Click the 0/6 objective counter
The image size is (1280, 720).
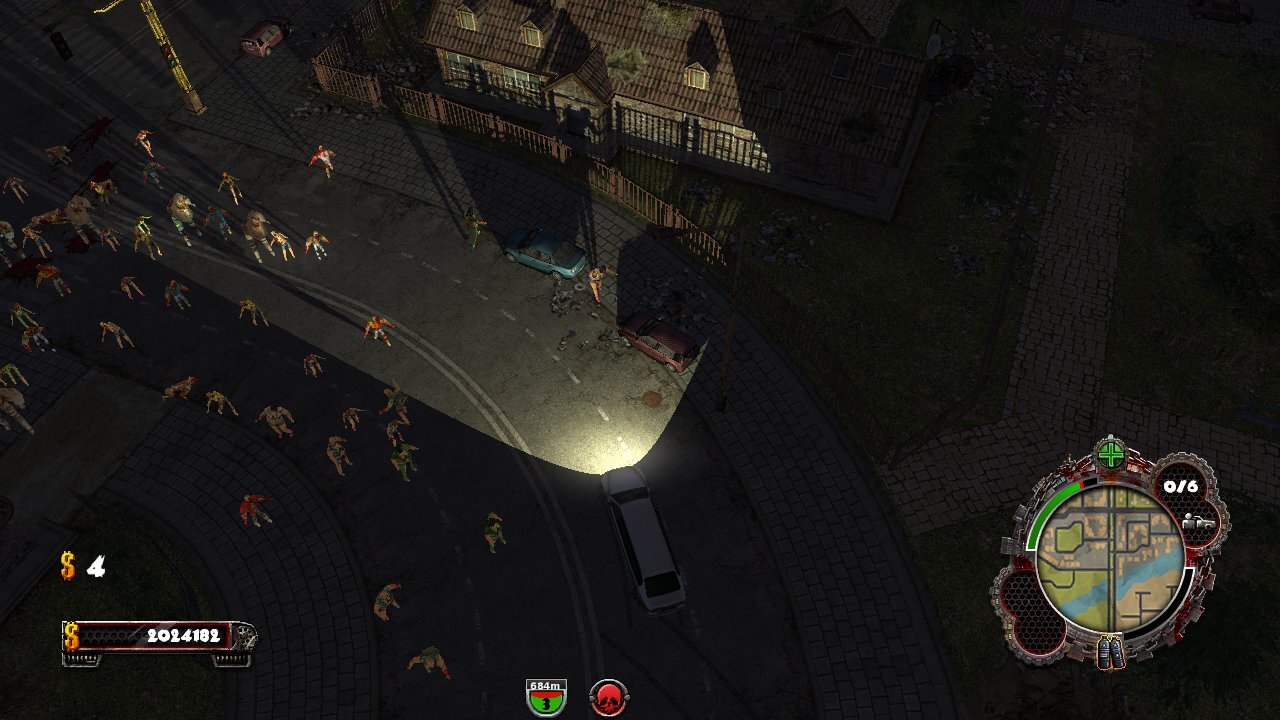click(1180, 485)
